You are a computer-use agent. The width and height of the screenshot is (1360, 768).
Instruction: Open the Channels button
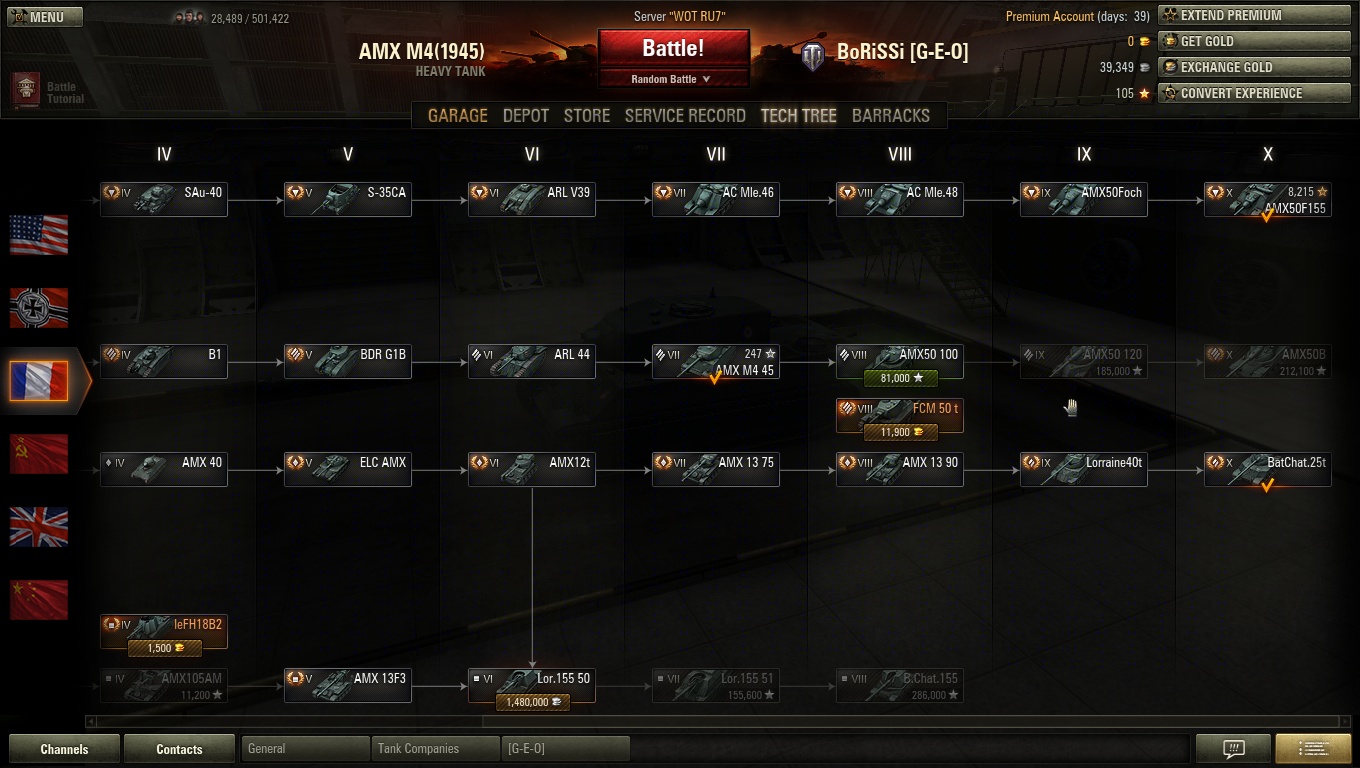coord(64,749)
